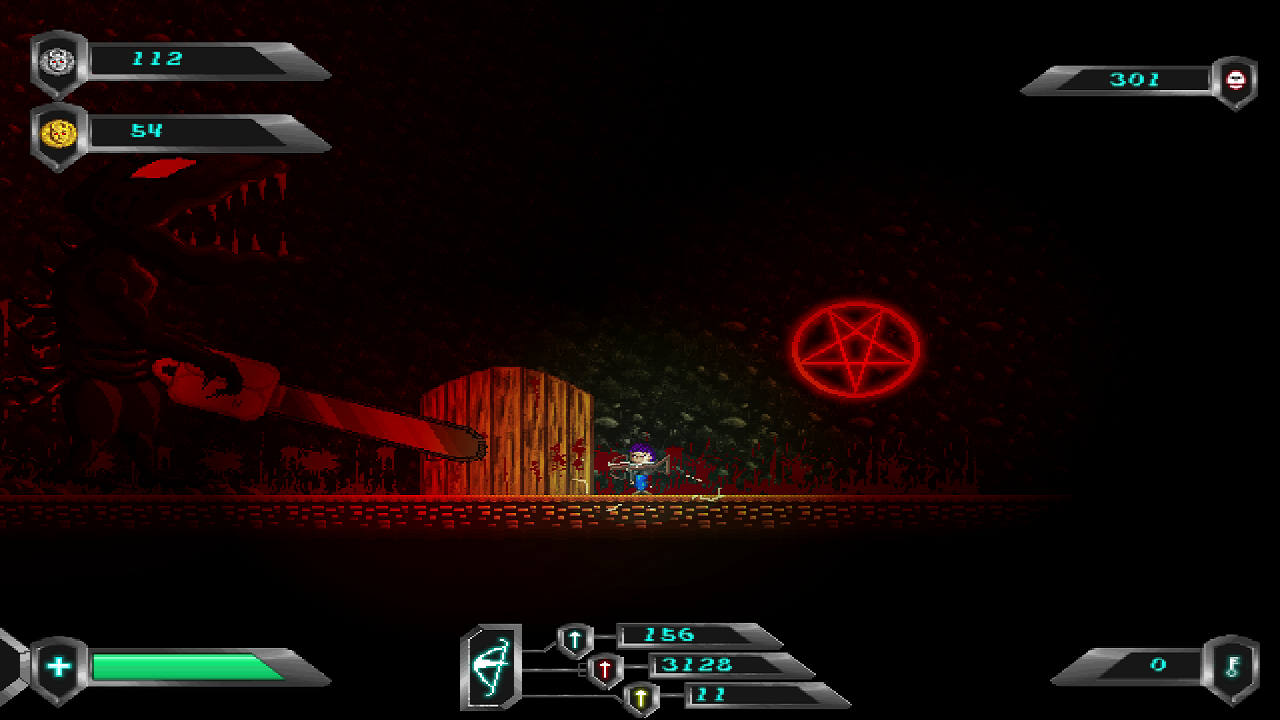
Task: Select the player character holding the bow
Action: point(642,465)
